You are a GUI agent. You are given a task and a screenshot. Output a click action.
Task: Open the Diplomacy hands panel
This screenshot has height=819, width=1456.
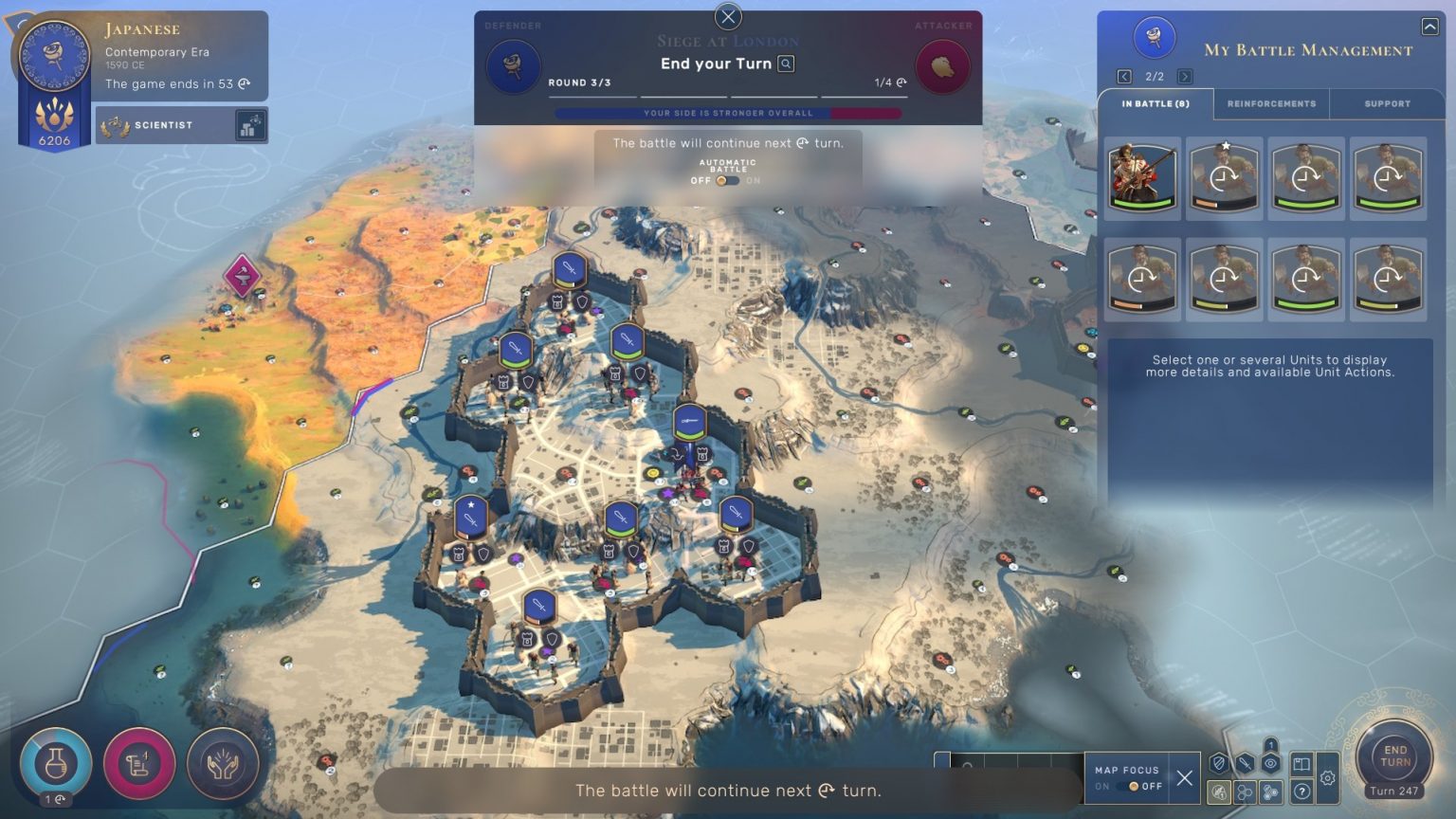pyautogui.click(x=222, y=761)
